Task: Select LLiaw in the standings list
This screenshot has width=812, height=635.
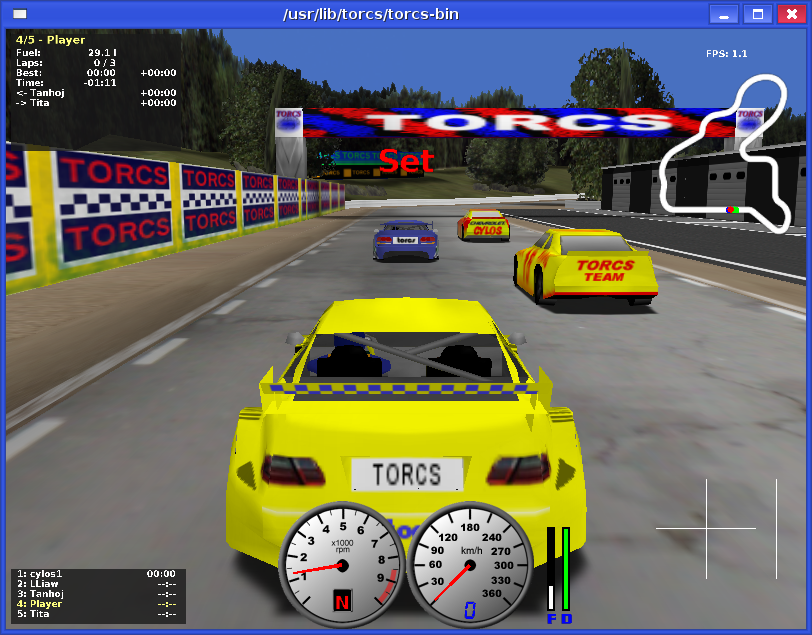Action: 95,584
